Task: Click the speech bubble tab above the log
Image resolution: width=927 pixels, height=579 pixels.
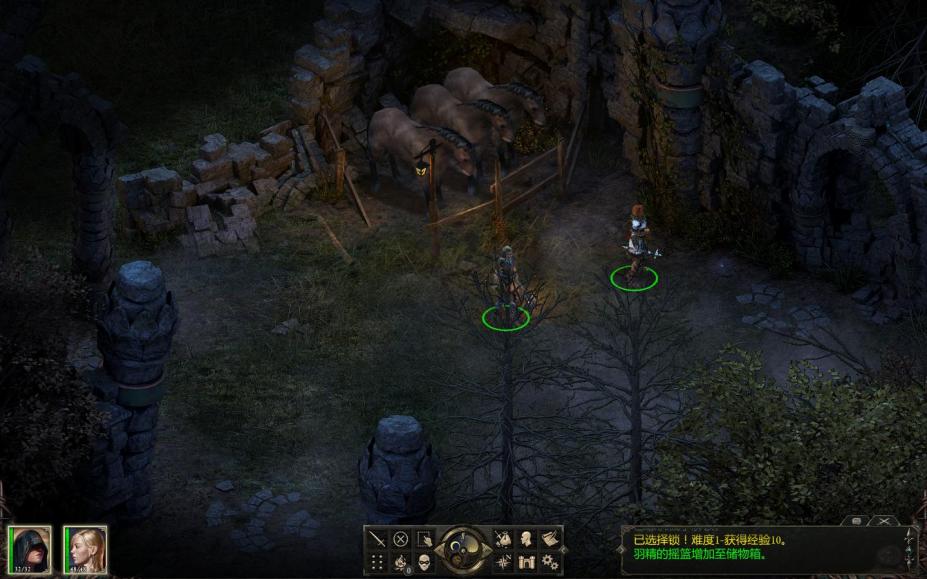Action: click(857, 521)
